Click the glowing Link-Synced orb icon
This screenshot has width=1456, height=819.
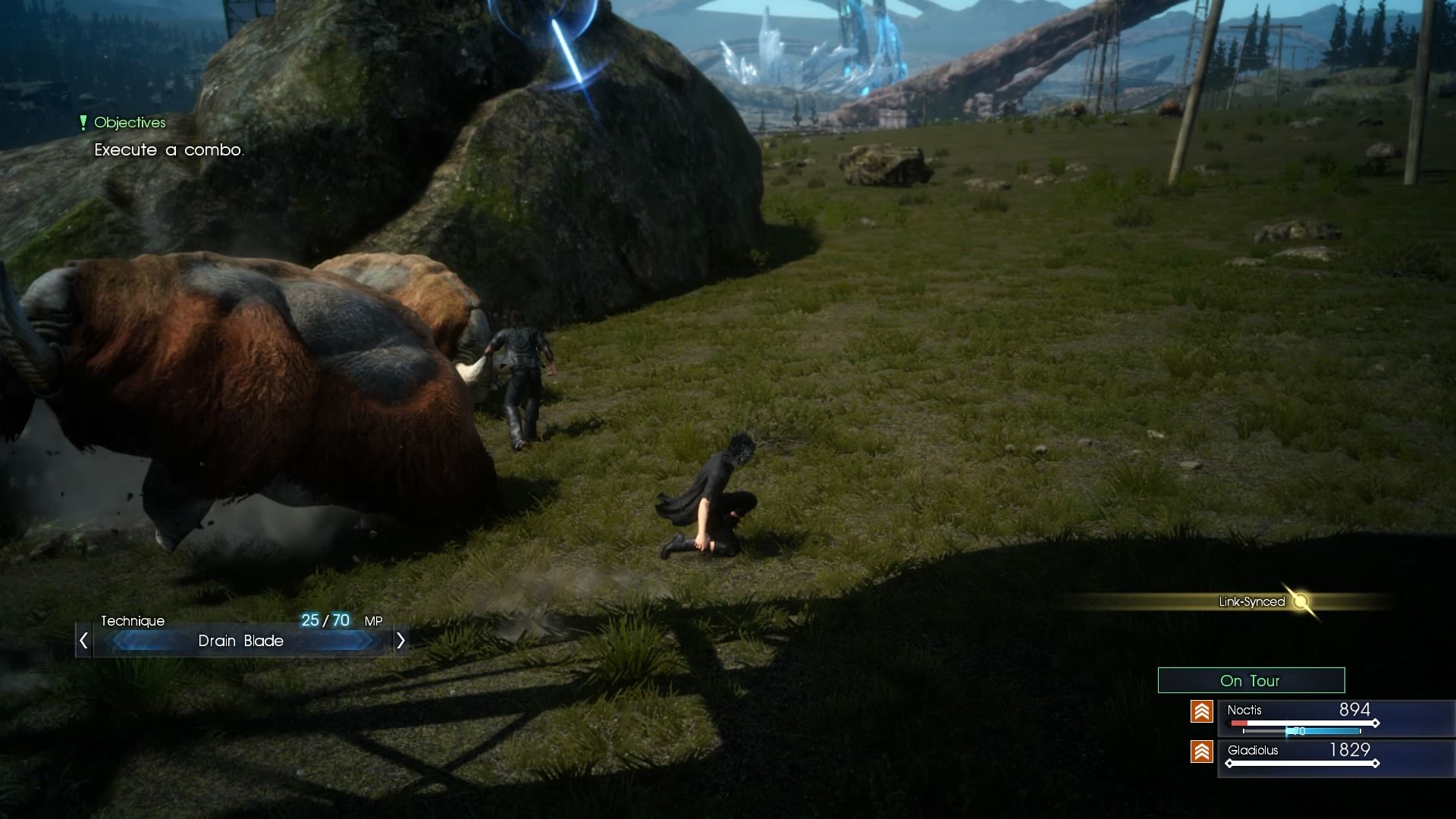coord(1301,602)
